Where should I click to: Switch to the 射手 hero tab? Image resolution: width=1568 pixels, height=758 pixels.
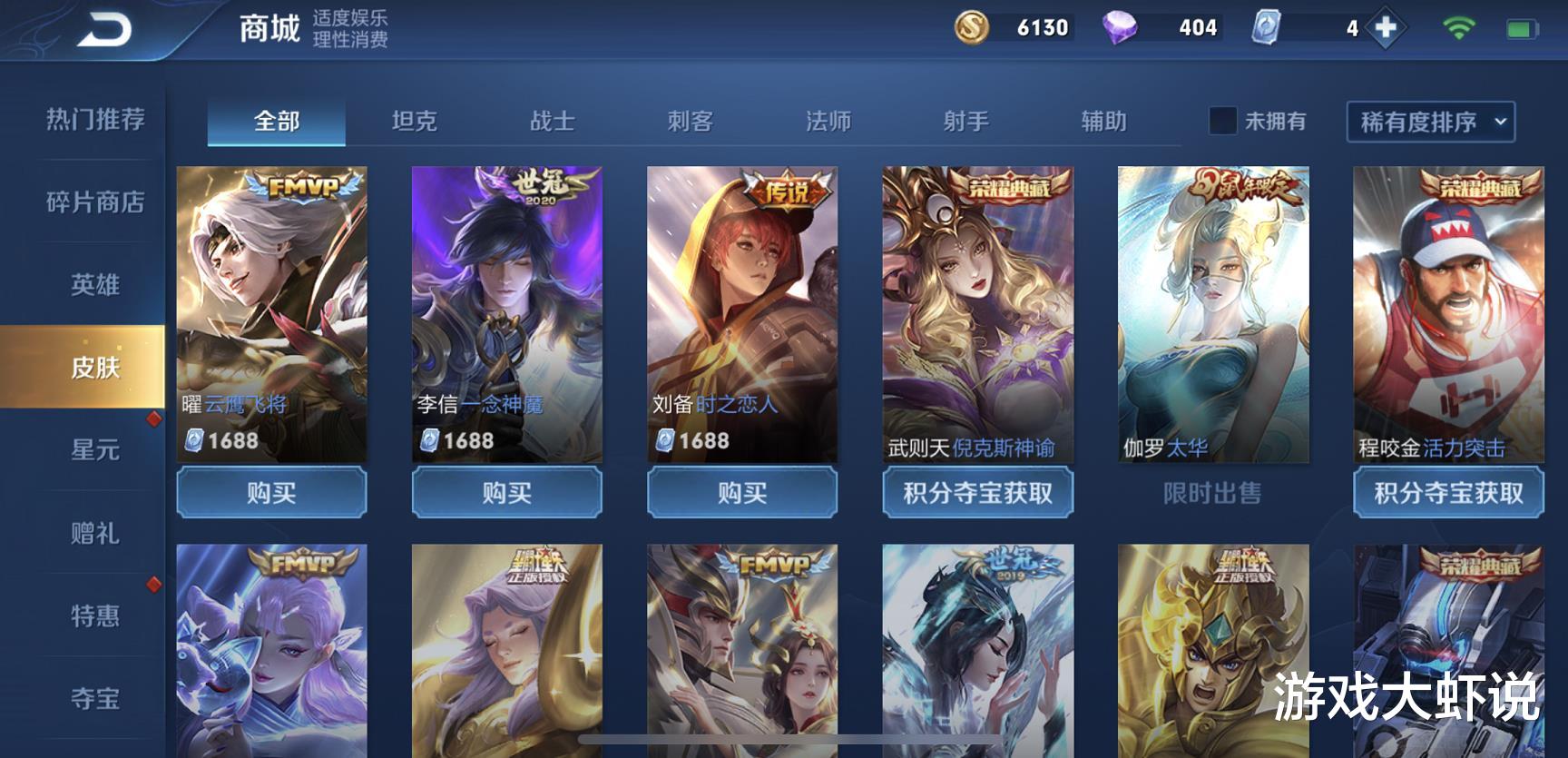pos(966,121)
